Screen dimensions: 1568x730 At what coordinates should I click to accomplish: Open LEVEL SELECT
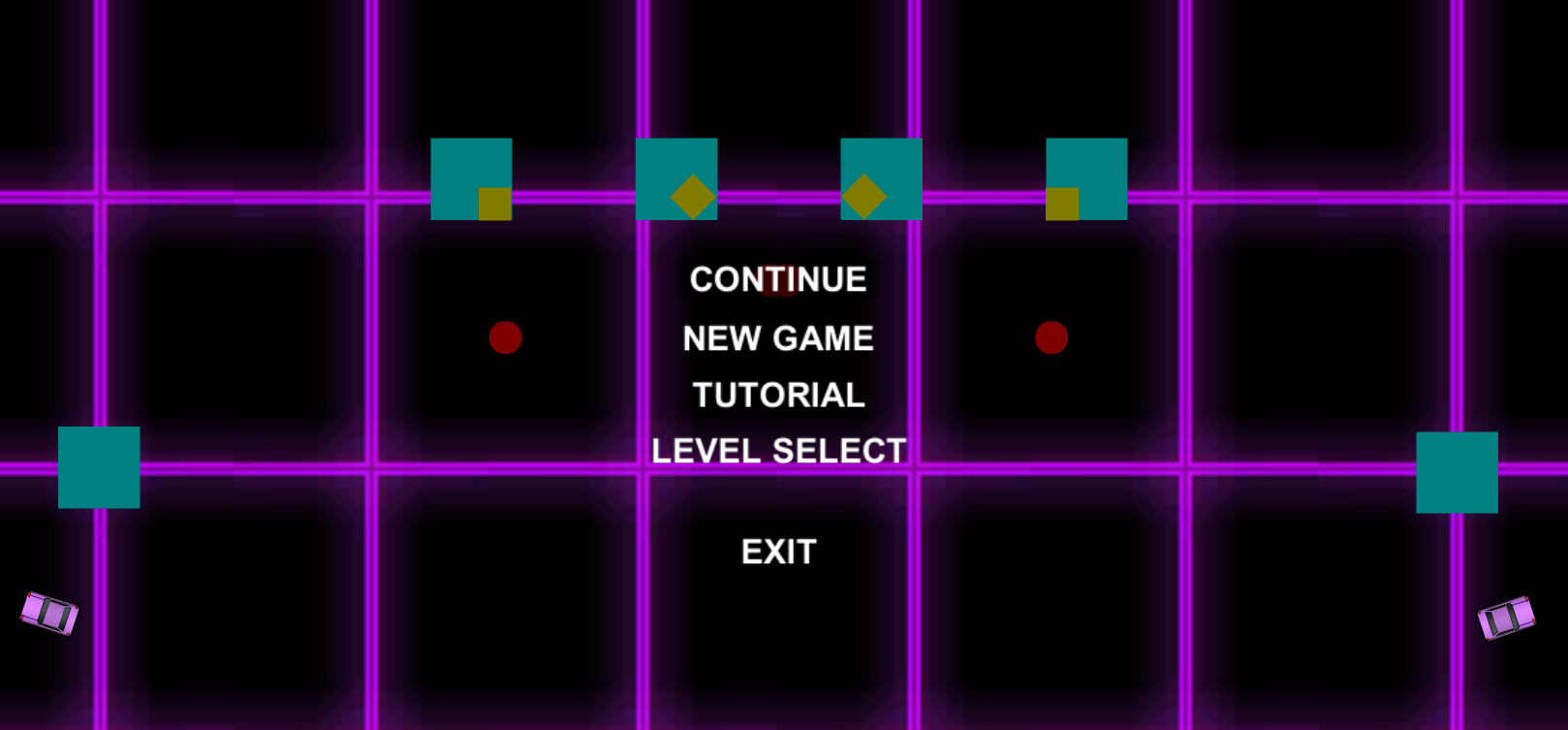[x=776, y=449]
